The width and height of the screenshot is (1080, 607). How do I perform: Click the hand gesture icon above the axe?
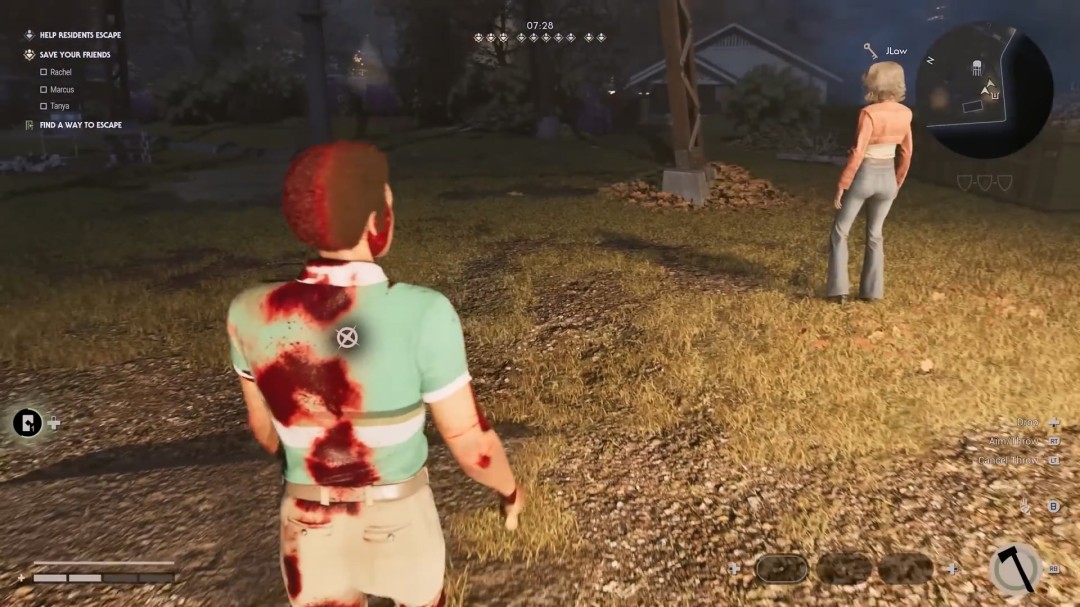(1025, 506)
